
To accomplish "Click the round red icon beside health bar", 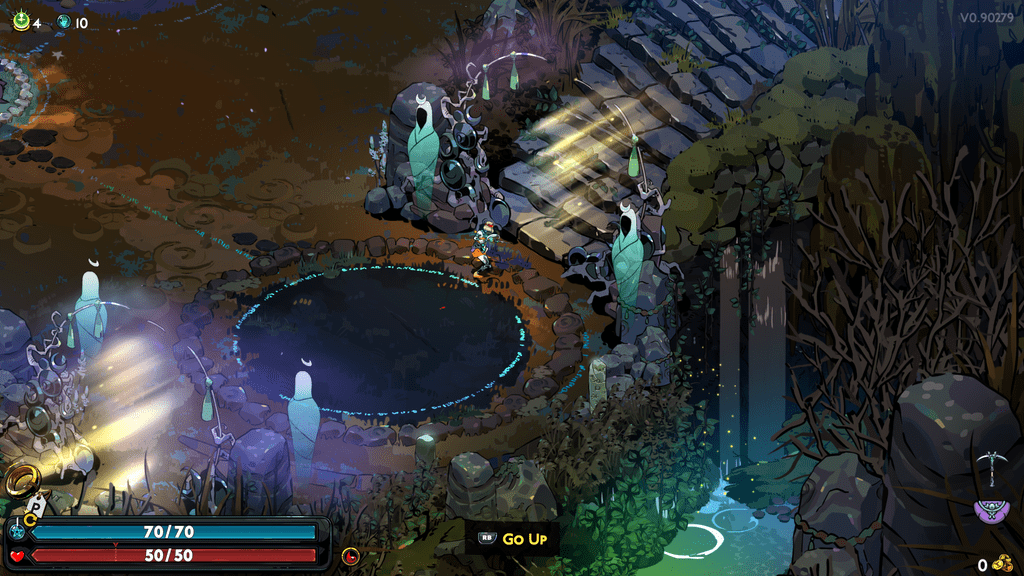I will pos(350,555).
